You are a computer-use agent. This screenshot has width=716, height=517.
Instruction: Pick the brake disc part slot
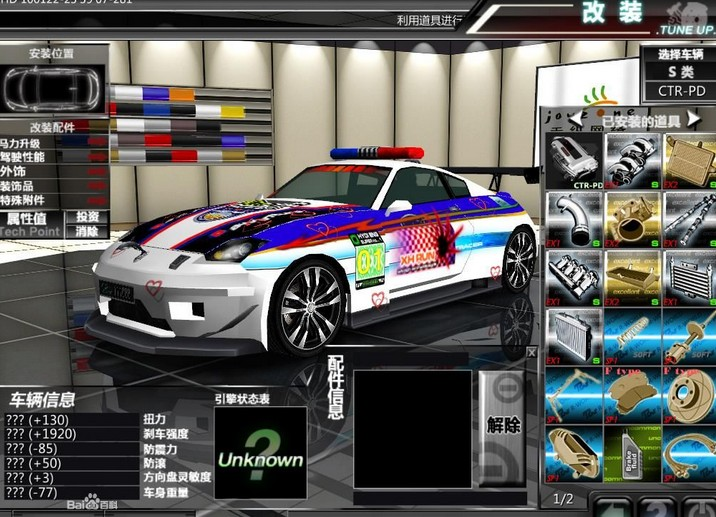point(688,393)
